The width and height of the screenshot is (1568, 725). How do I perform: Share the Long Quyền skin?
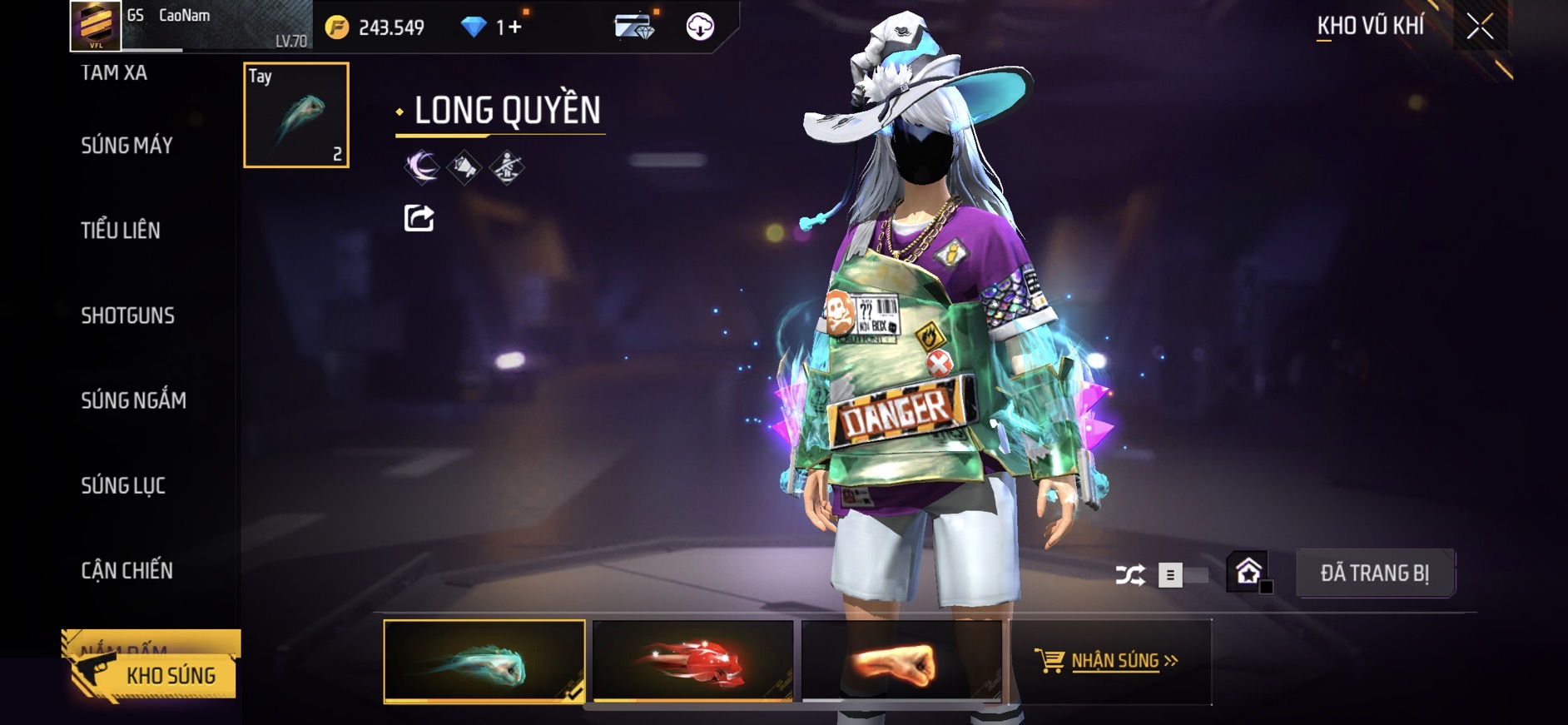[x=419, y=218]
